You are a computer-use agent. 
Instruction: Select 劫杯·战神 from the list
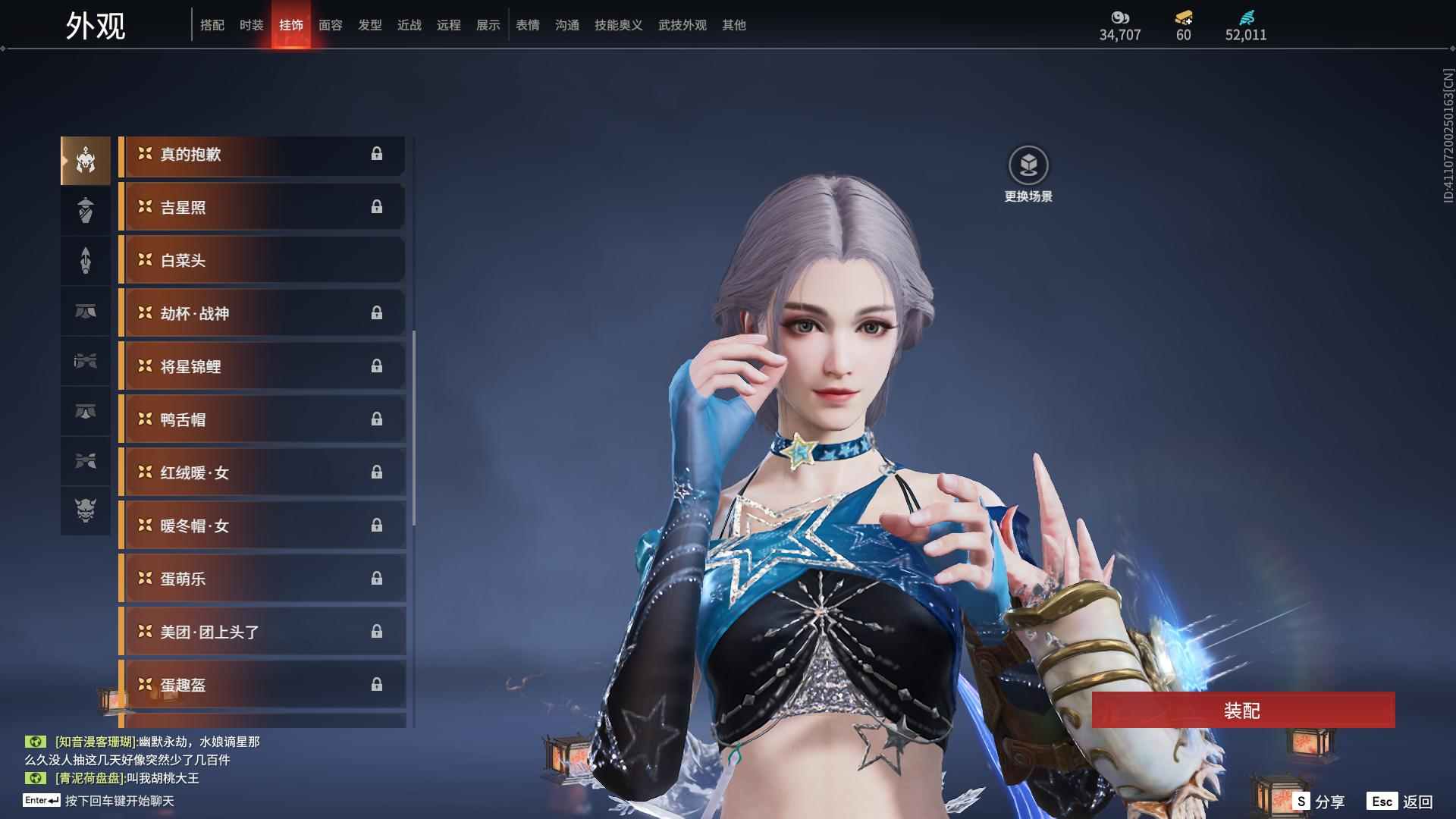262,313
